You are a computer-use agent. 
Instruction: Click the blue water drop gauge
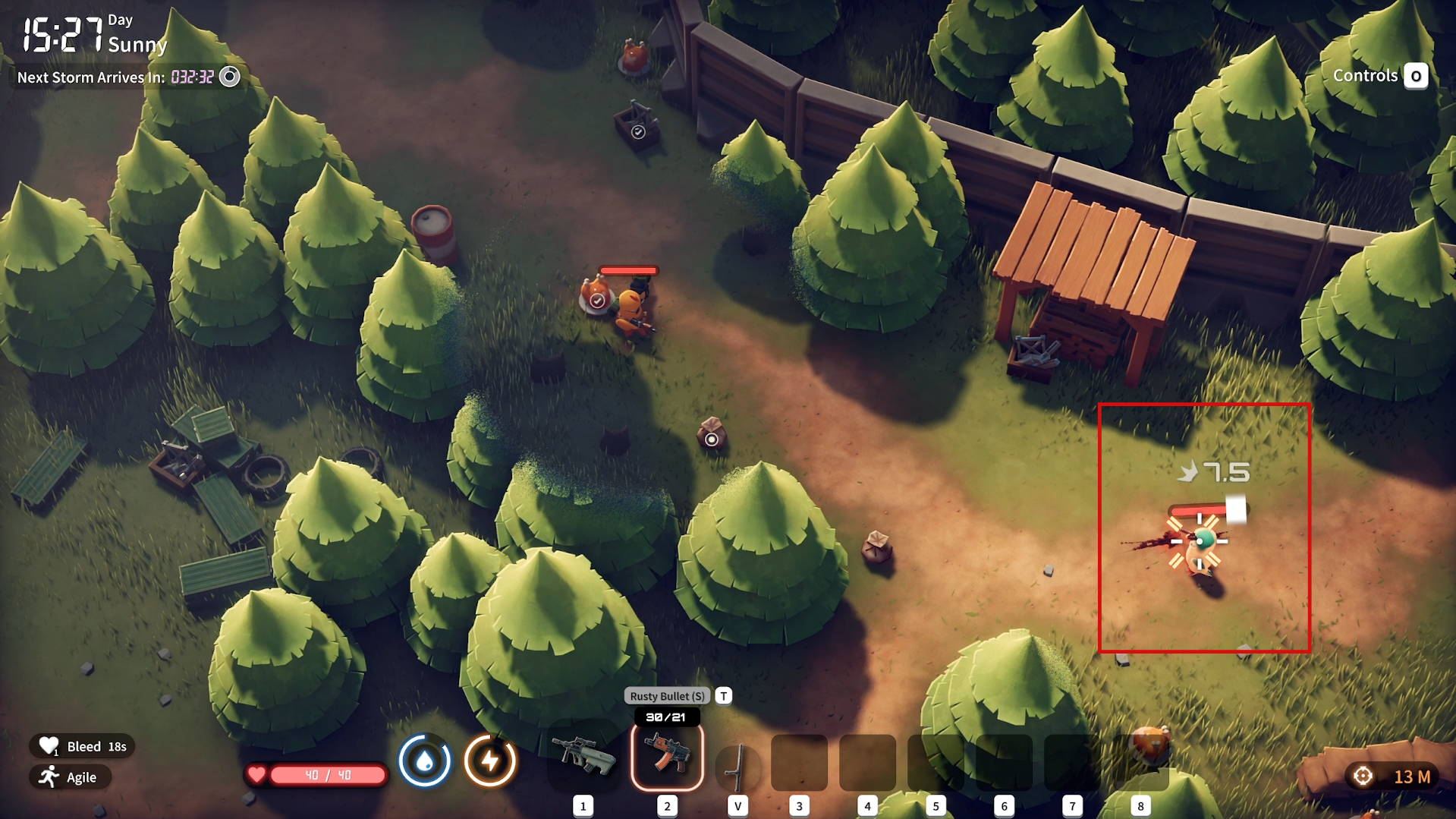tap(424, 760)
